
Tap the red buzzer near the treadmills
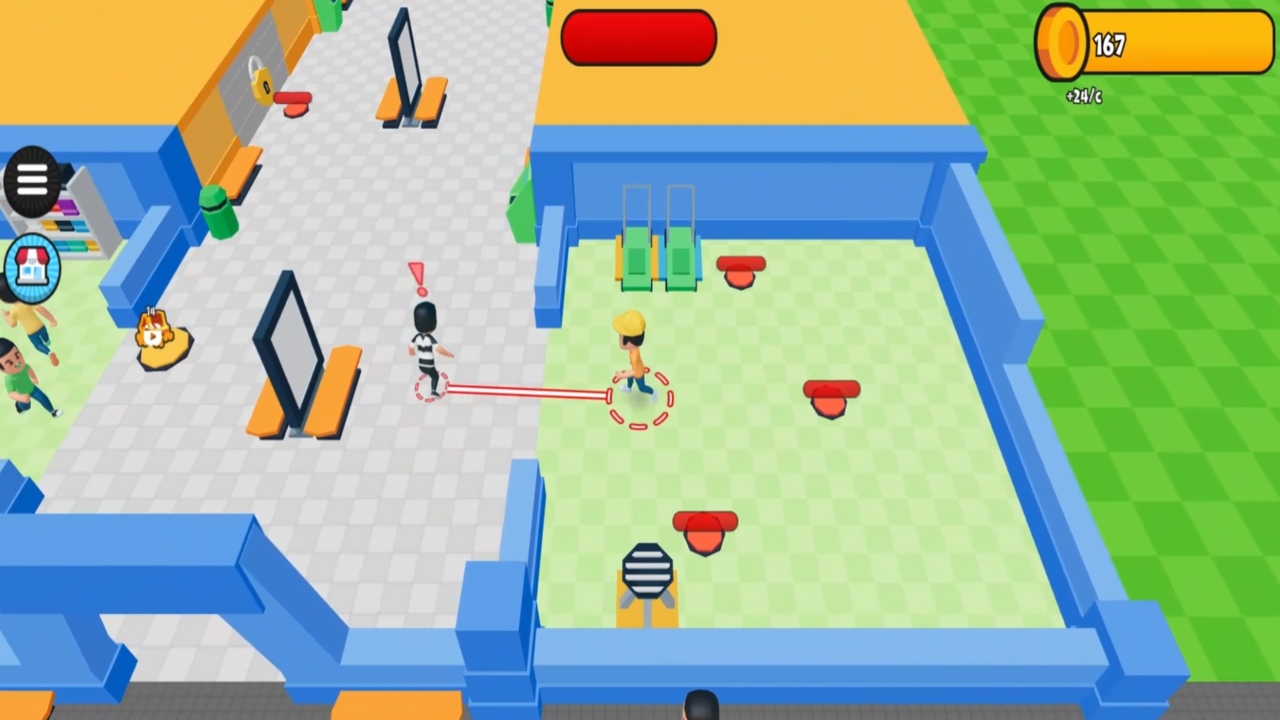pyautogui.click(x=740, y=270)
